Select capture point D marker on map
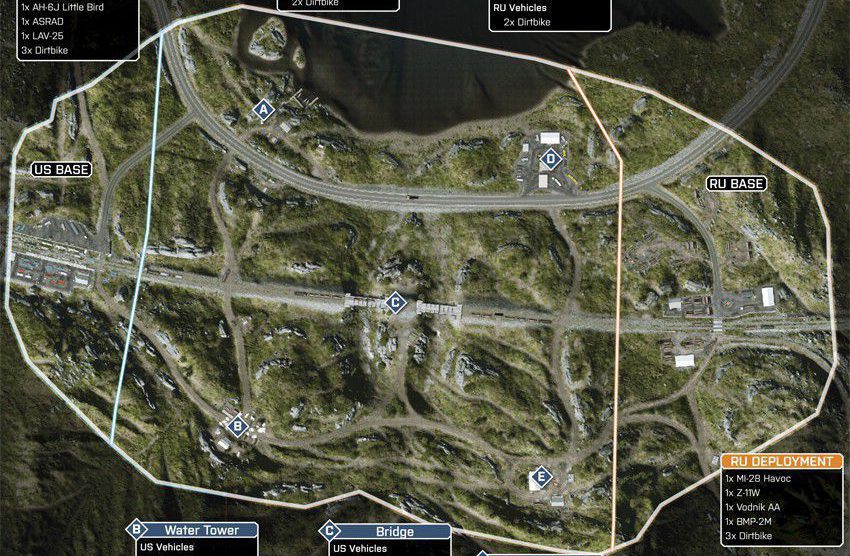The width and height of the screenshot is (850, 556). 549,158
